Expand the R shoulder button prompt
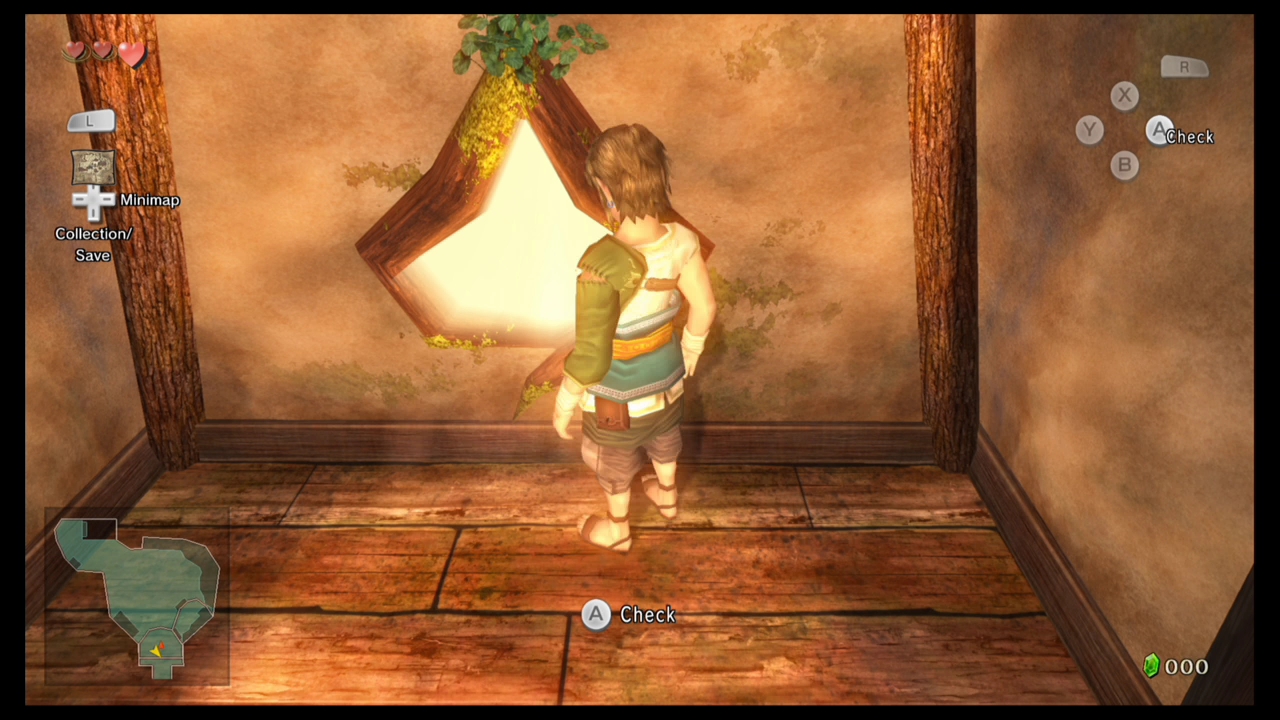 coord(1184,66)
